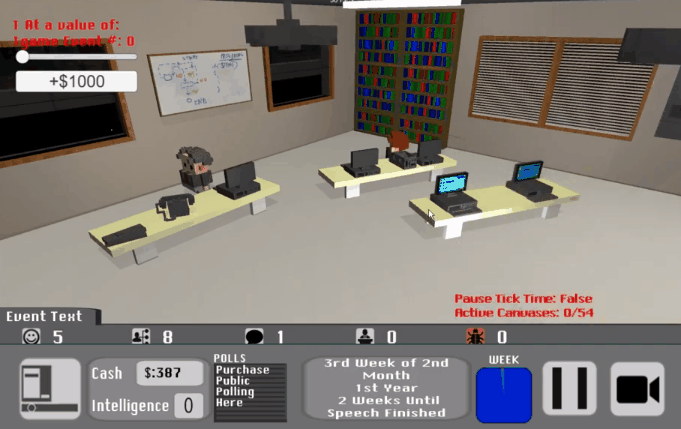Screen dimensions: 681x429
Task: Open the computer menu button
Action: [x=49, y=388]
